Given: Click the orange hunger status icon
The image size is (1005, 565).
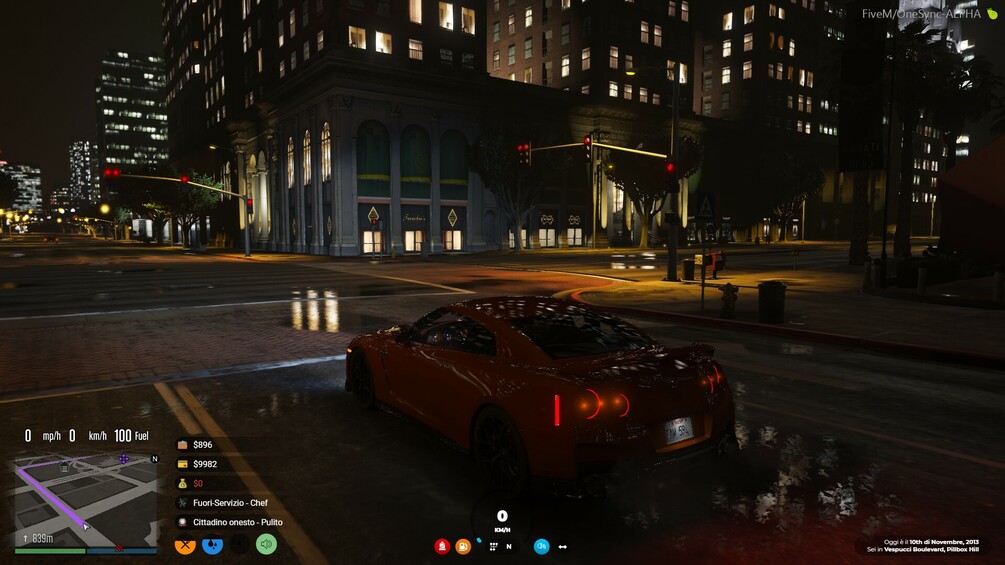Looking at the screenshot, I should coord(185,545).
